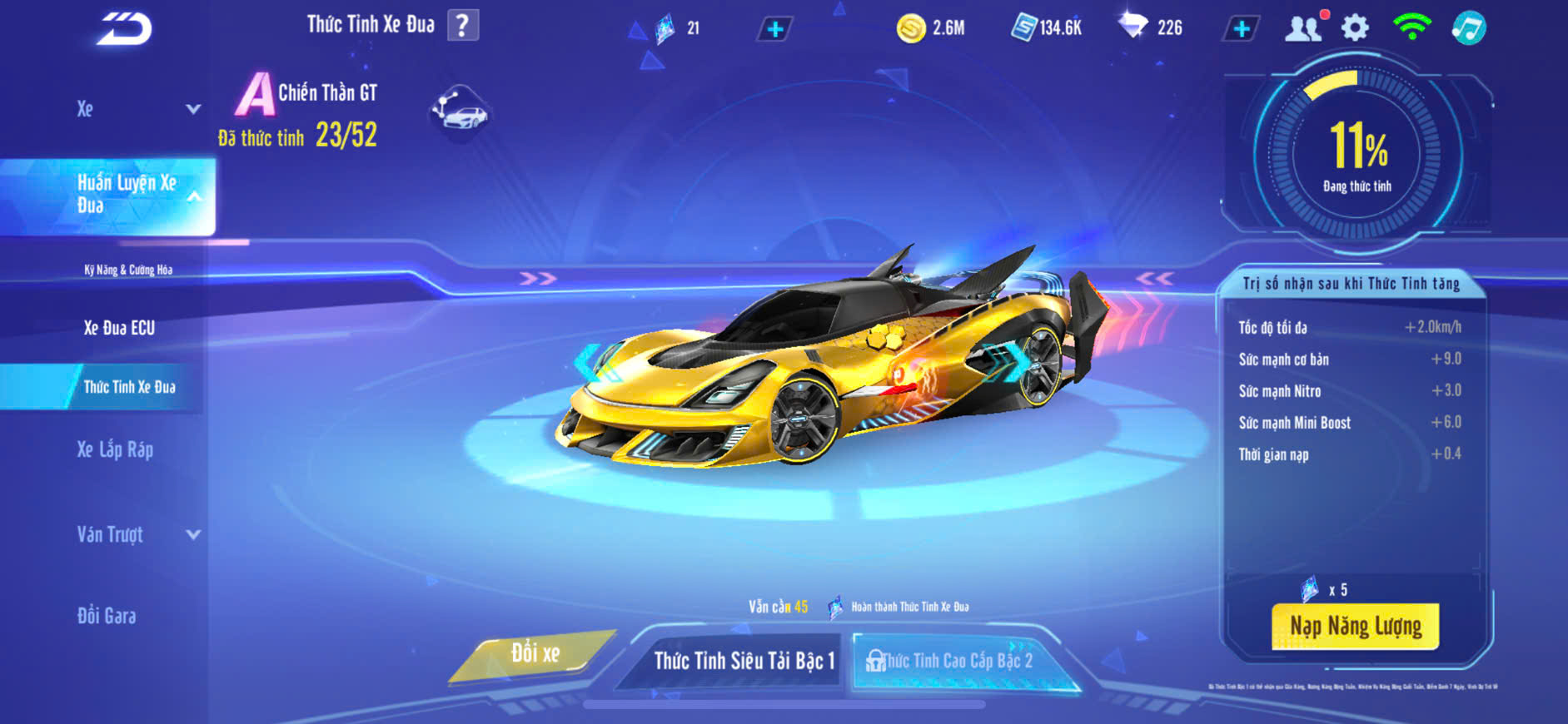Open the friends icon

point(1304,28)
